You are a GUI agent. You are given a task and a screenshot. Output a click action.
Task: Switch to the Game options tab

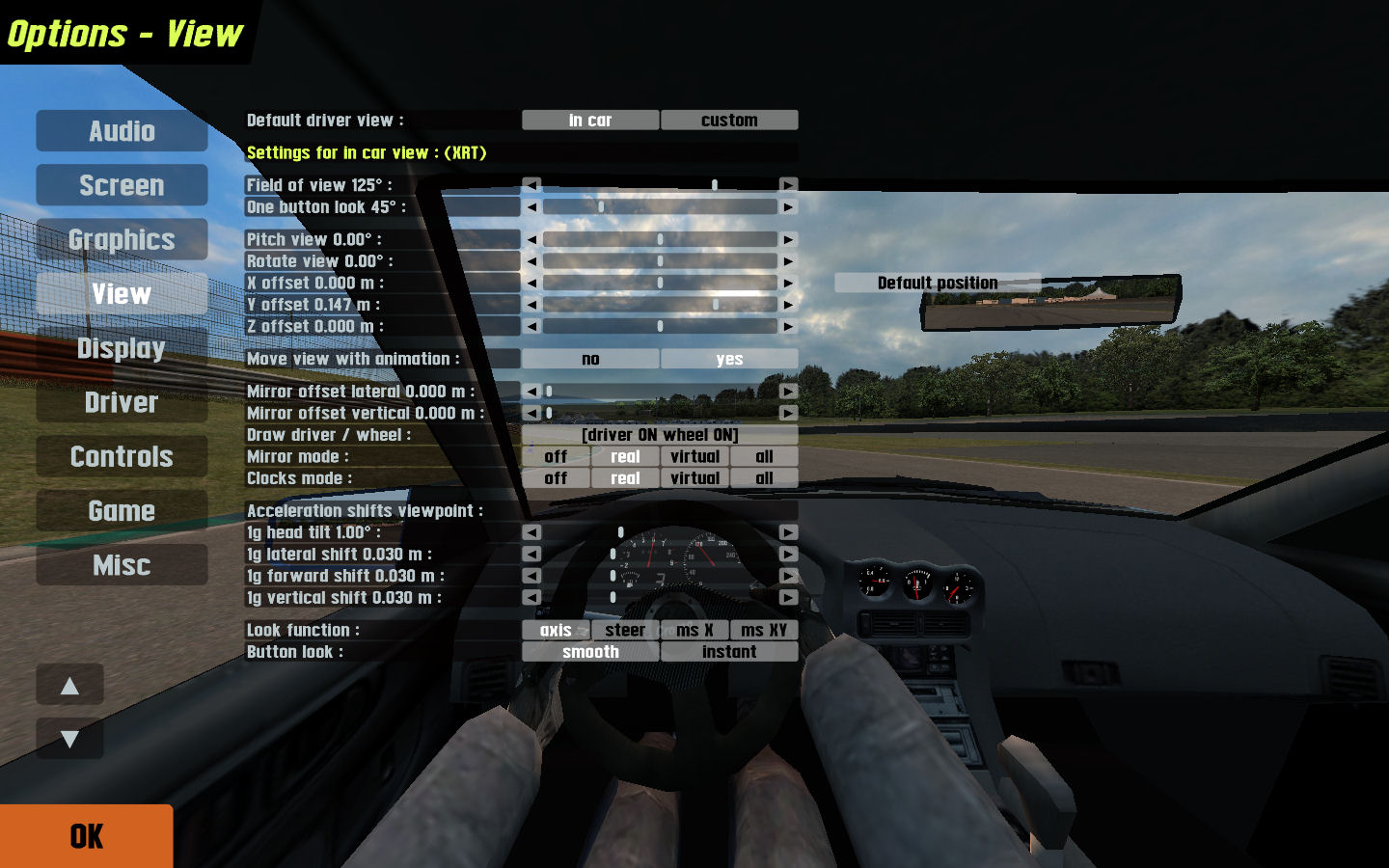[x=122, y=510]
